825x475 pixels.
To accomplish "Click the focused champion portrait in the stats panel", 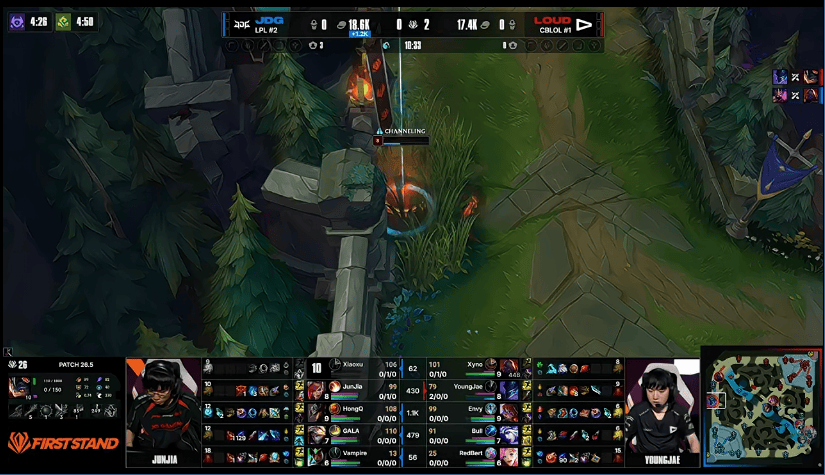I will pos(19,387).
